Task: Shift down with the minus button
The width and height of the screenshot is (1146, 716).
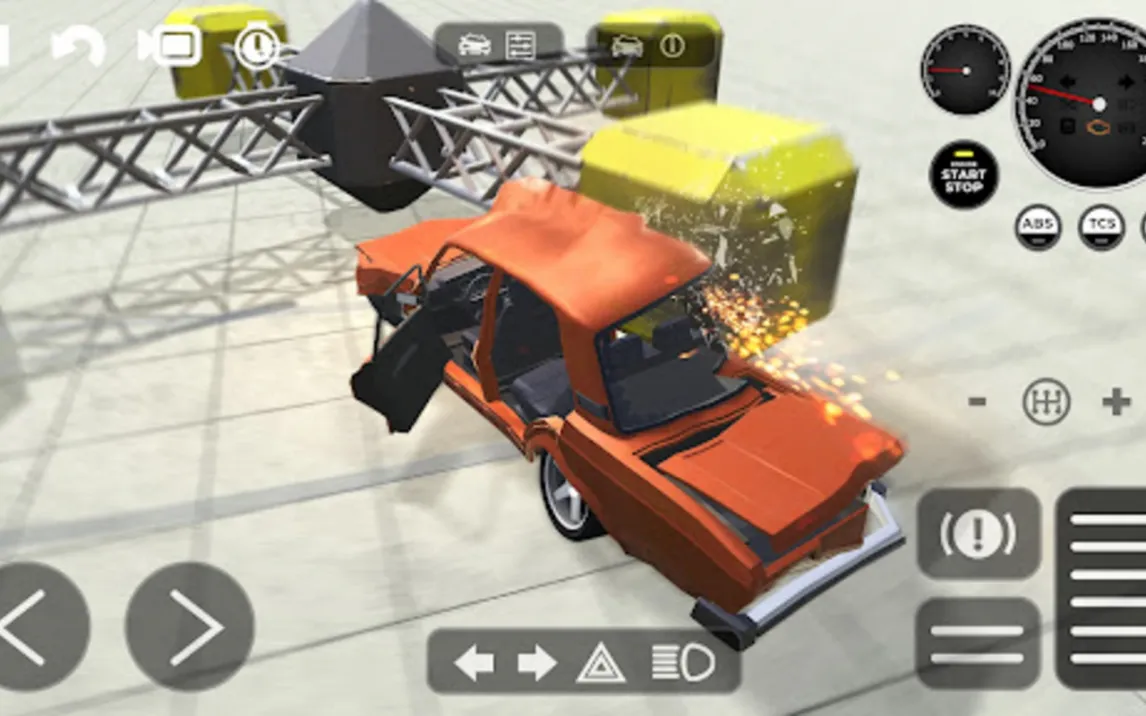Action: point(977,402)
